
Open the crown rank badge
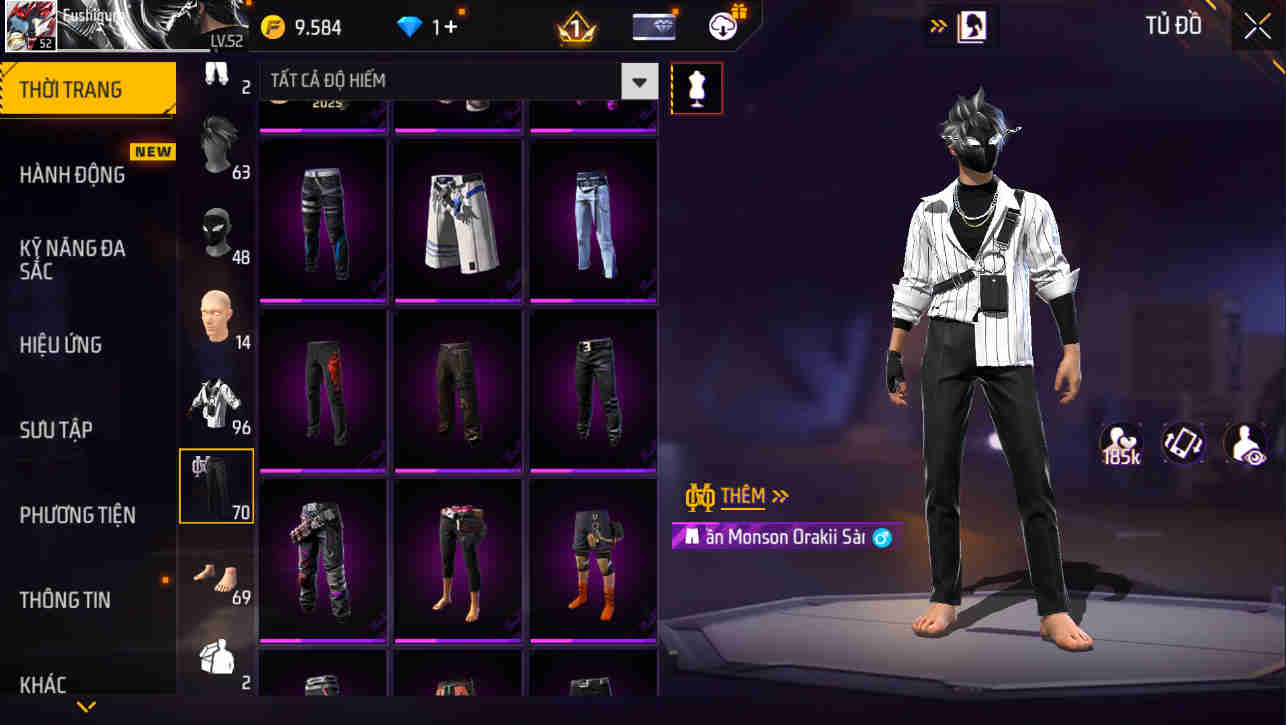[x=573, y=26]
